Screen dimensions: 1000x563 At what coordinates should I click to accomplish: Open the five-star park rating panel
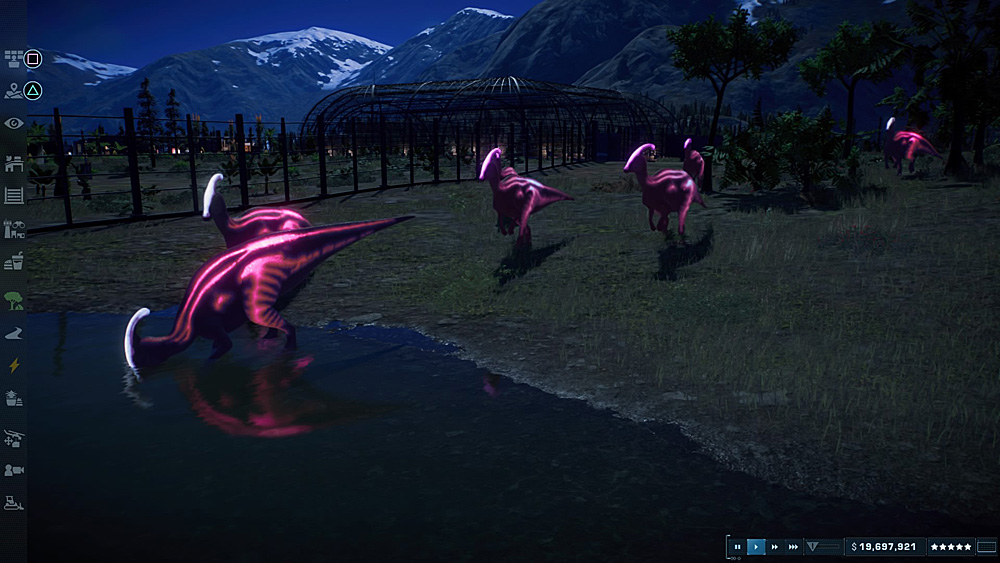950,547
